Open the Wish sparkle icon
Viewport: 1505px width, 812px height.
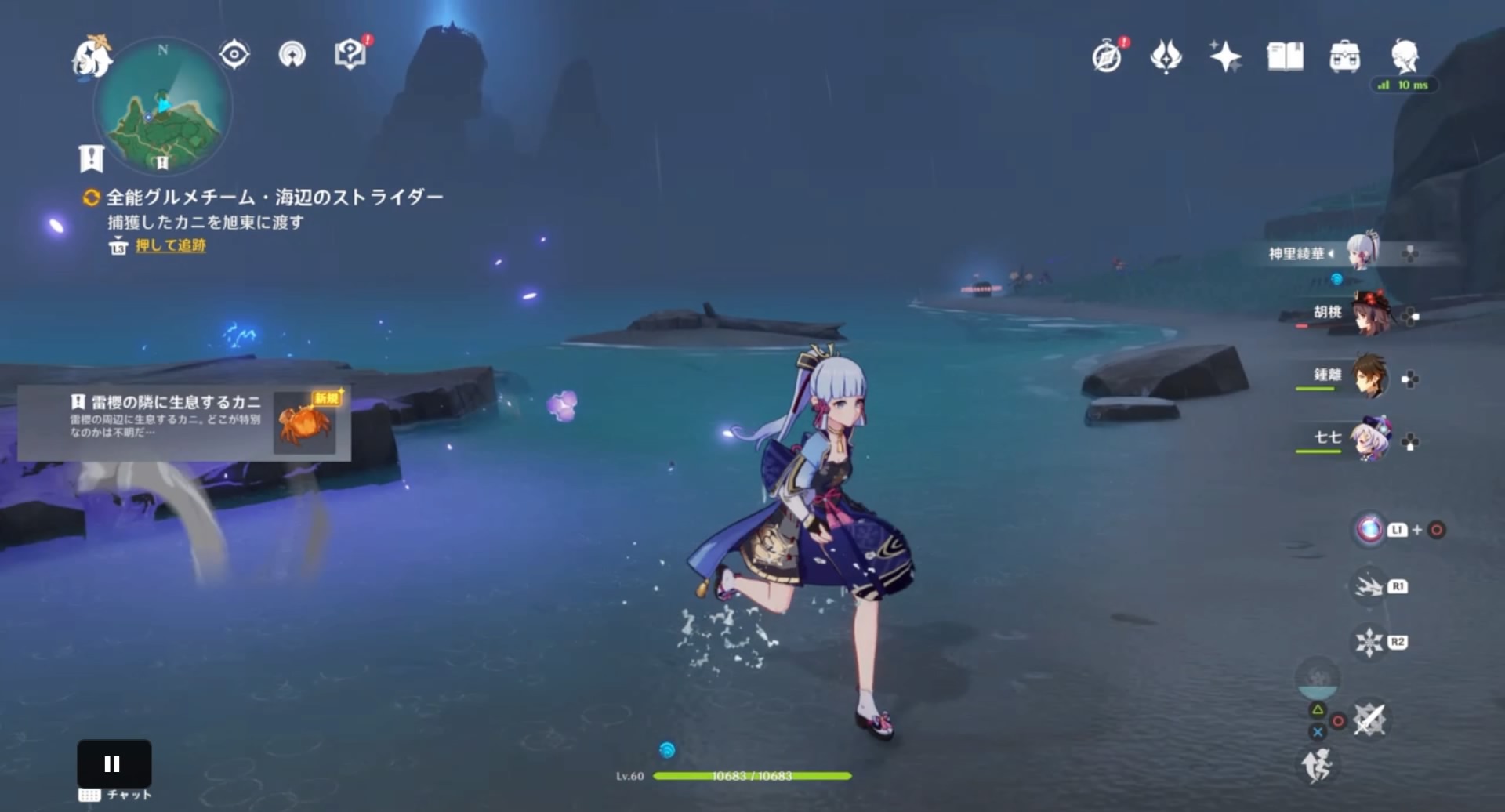(x=1226, y=56)
